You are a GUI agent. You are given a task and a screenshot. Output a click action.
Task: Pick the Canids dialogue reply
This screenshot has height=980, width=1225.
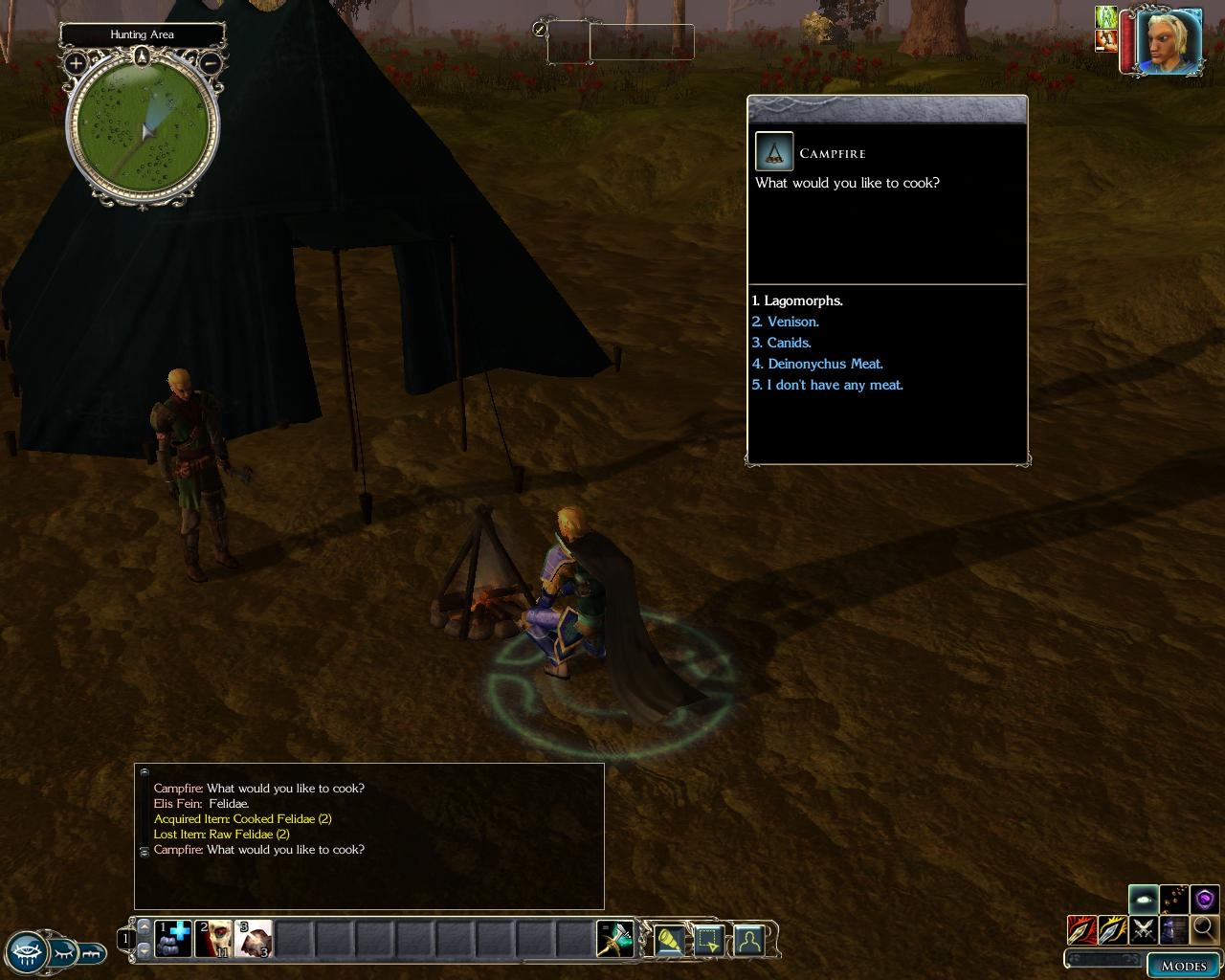[x=782, y=343]
